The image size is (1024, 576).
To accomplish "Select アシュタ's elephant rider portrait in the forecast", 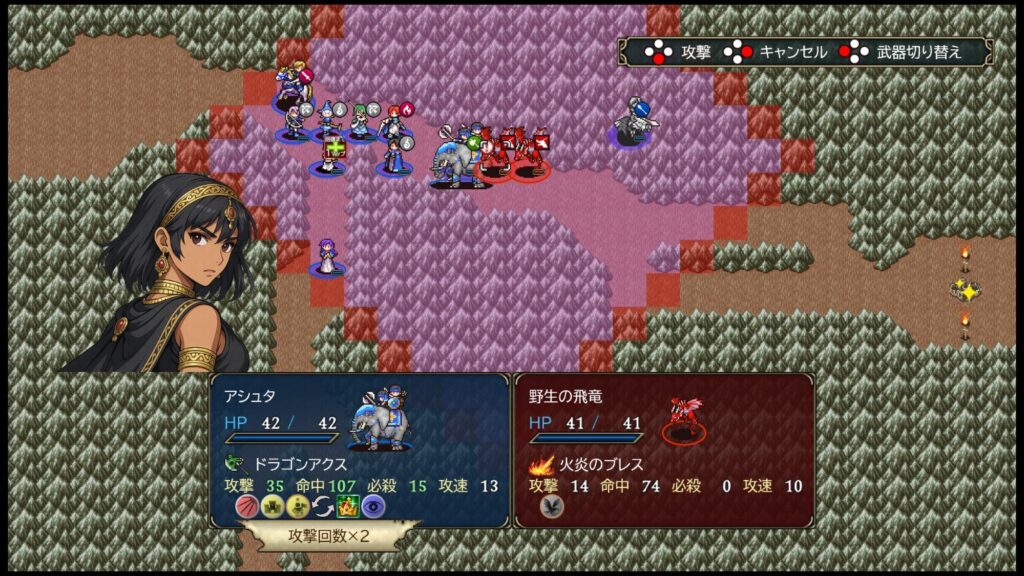I will [379, 420].
